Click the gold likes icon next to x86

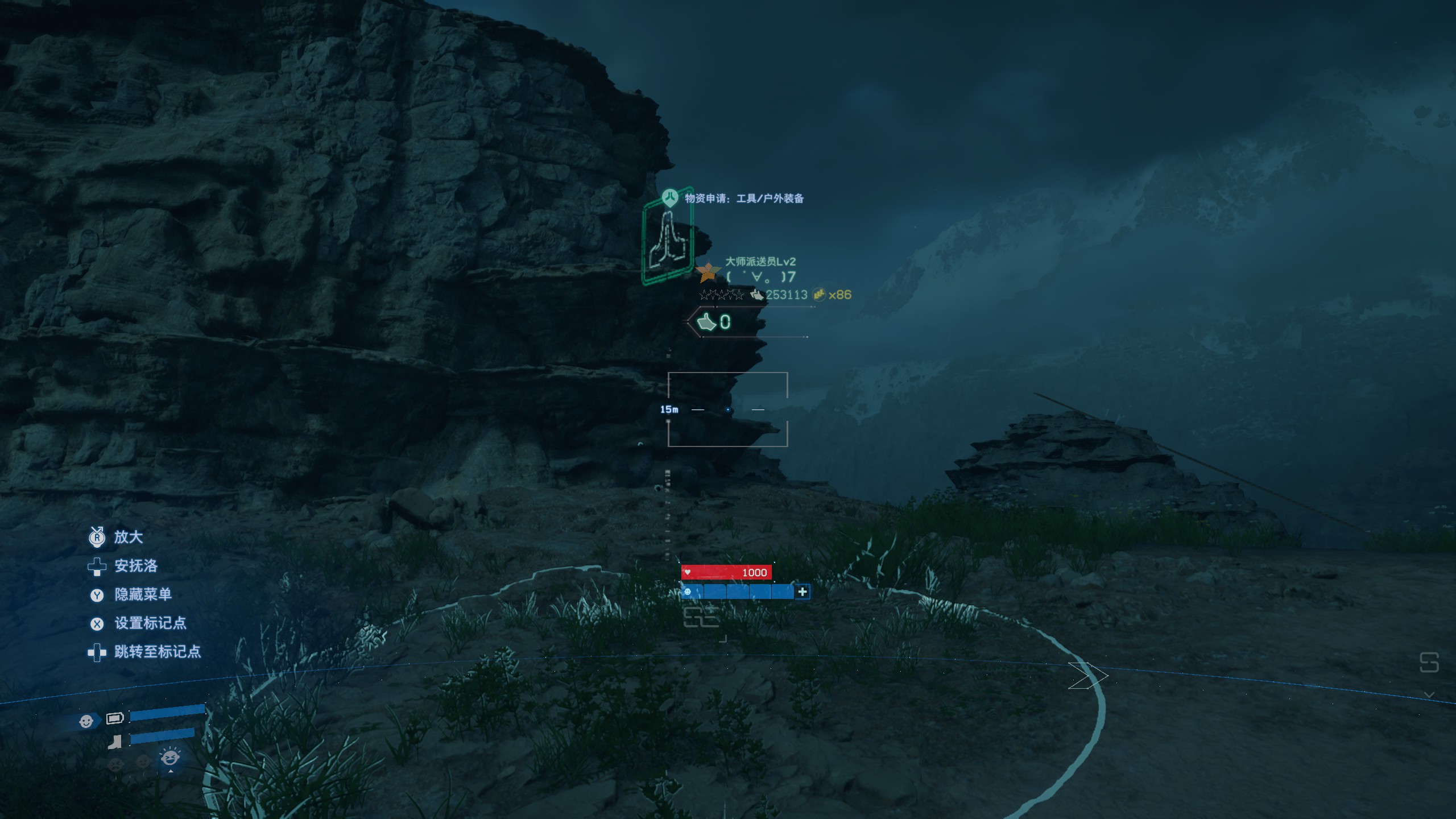coord(818,295)
